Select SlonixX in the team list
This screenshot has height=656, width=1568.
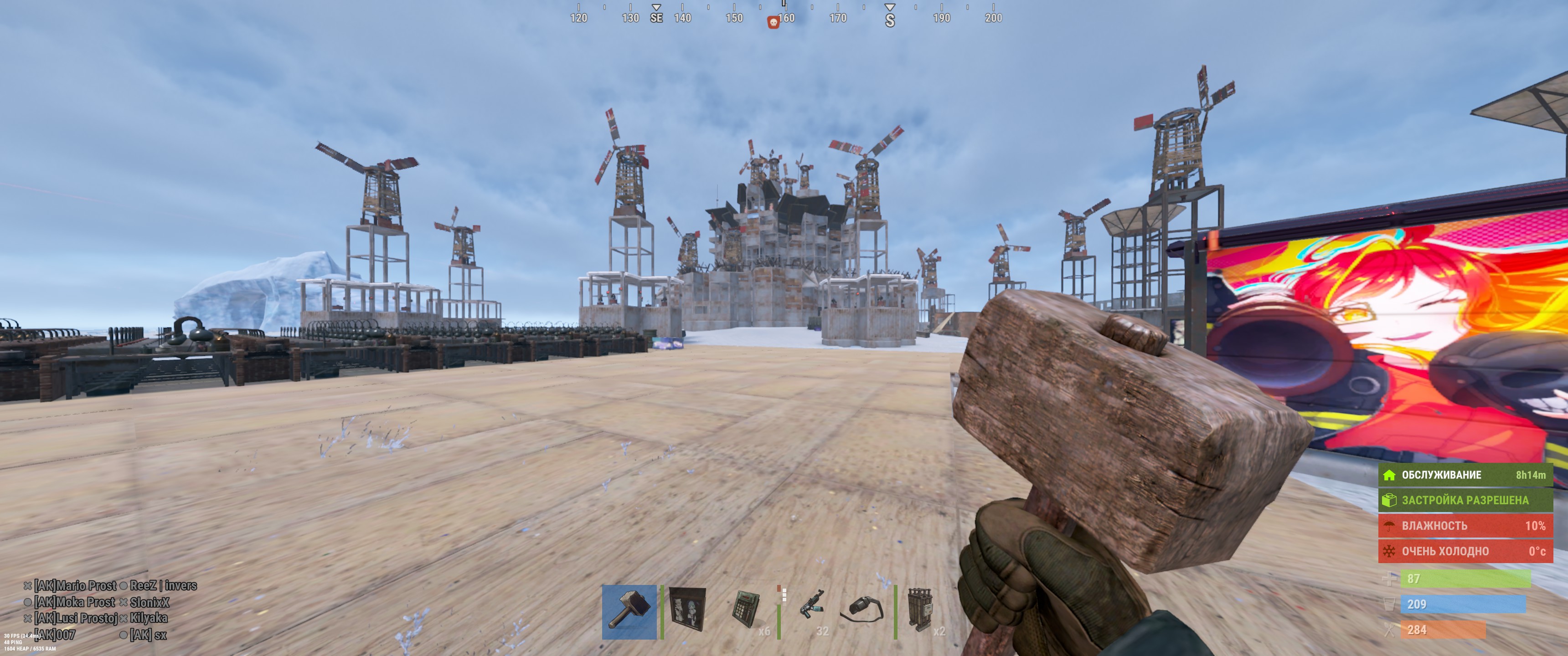[x=149, y=602]
